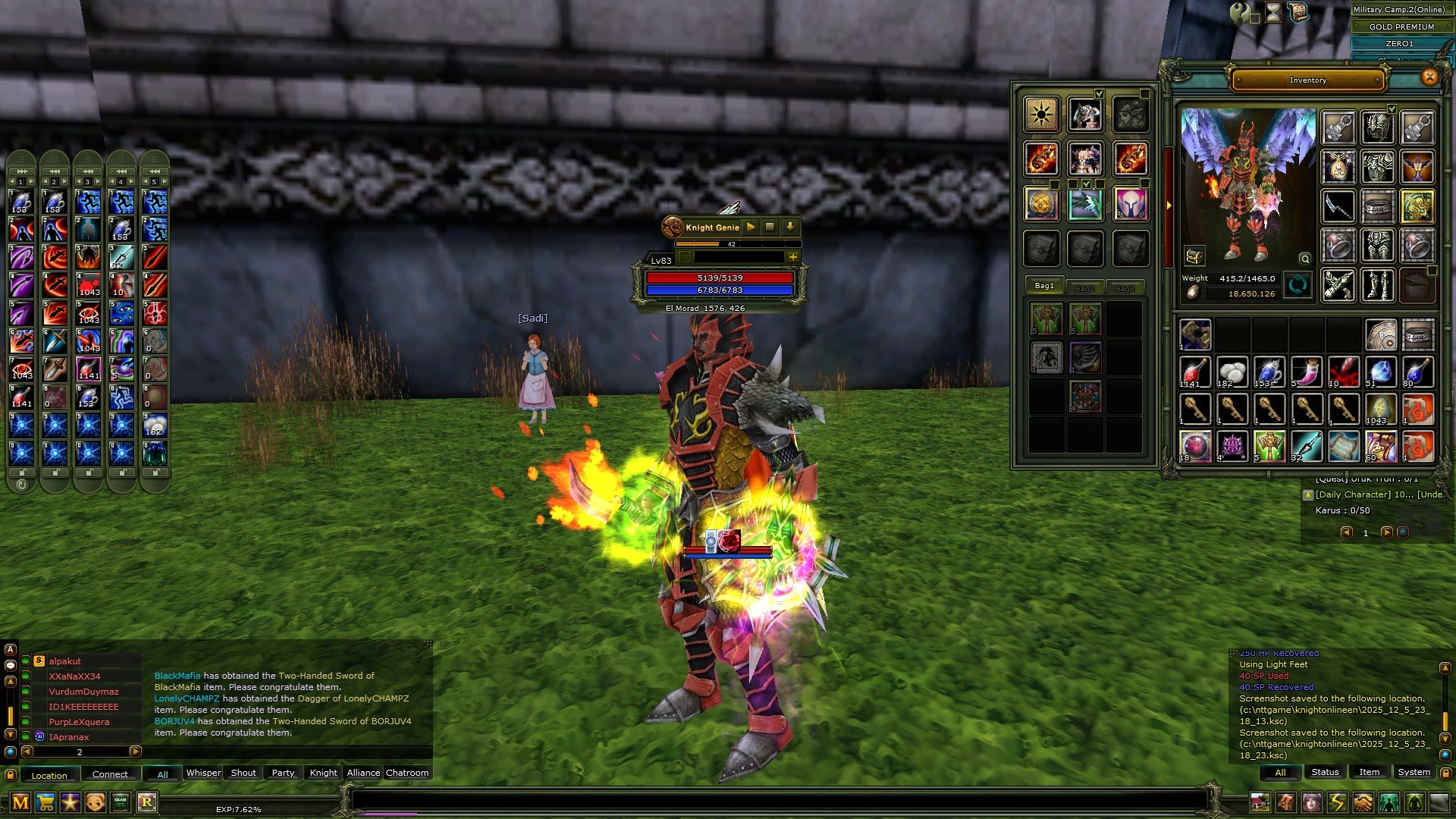Go to next player list page
This screenshot has width=1456, height=819.
tap(136, 752)
